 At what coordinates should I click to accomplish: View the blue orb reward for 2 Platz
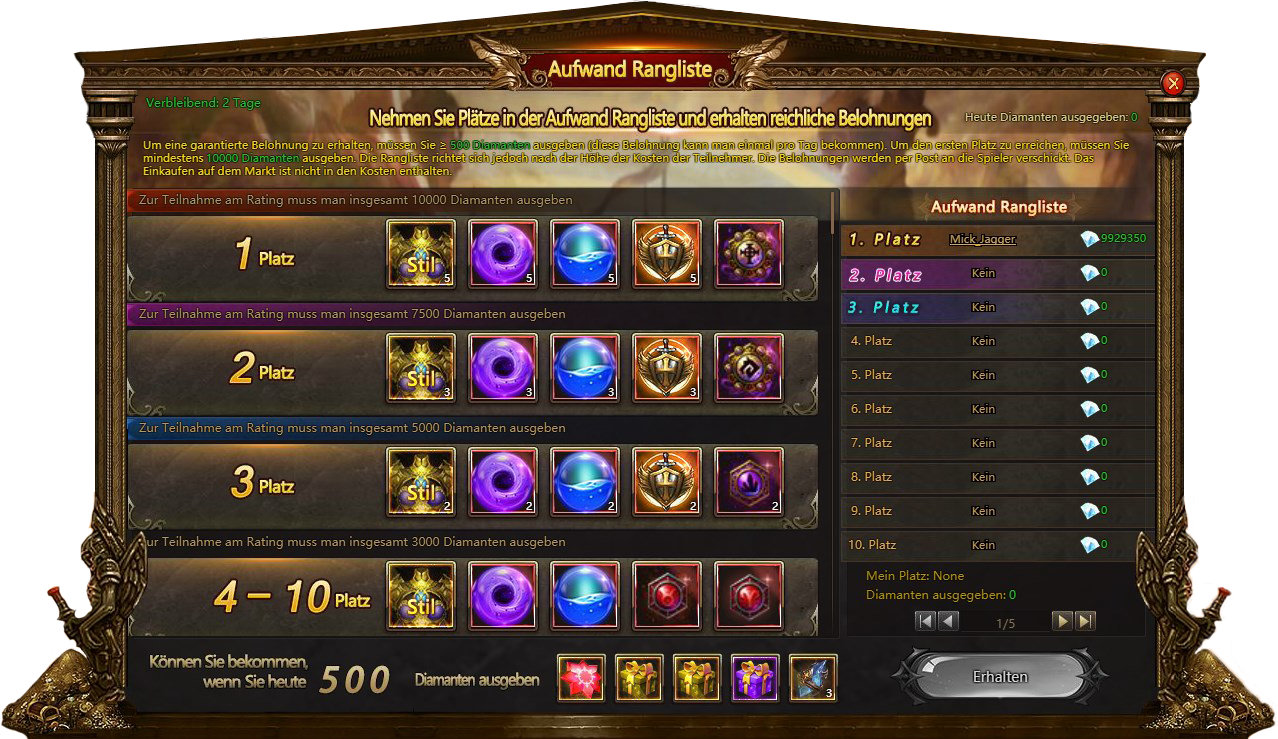coord(585,368)
